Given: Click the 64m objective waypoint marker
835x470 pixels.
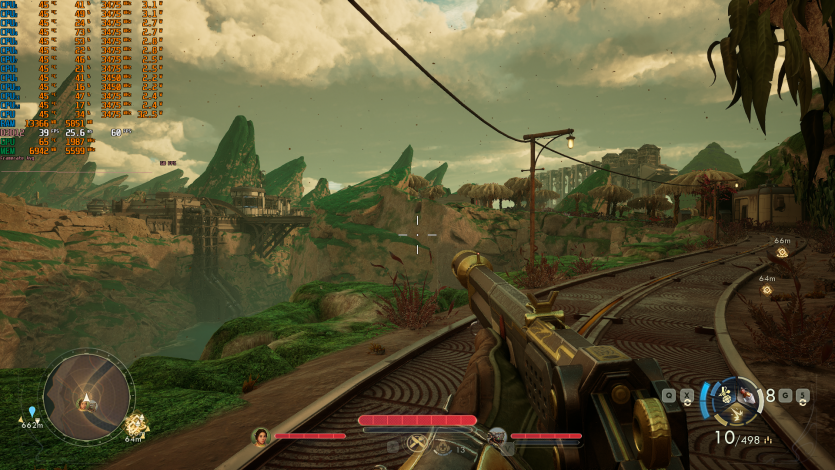Looking at the screenshot, I should 767,290.
